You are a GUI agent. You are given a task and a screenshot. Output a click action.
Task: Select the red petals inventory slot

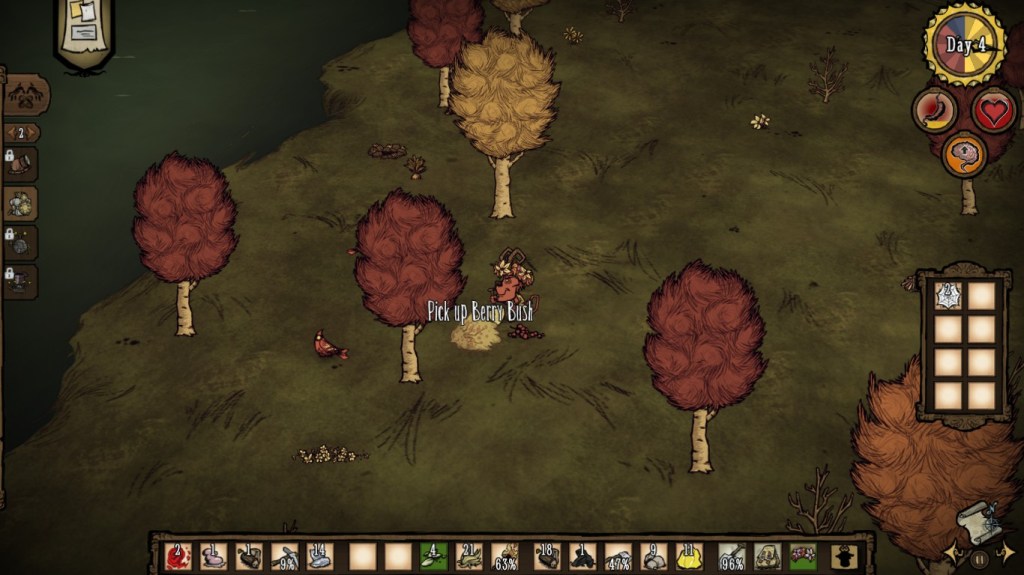pos(178,556)
